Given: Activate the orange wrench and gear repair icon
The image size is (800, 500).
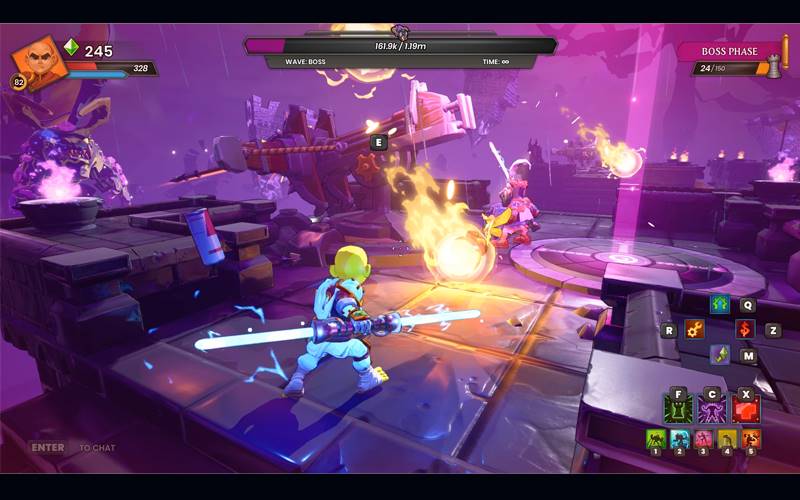Looking at the screenshot, I should [x=695, y=329].
